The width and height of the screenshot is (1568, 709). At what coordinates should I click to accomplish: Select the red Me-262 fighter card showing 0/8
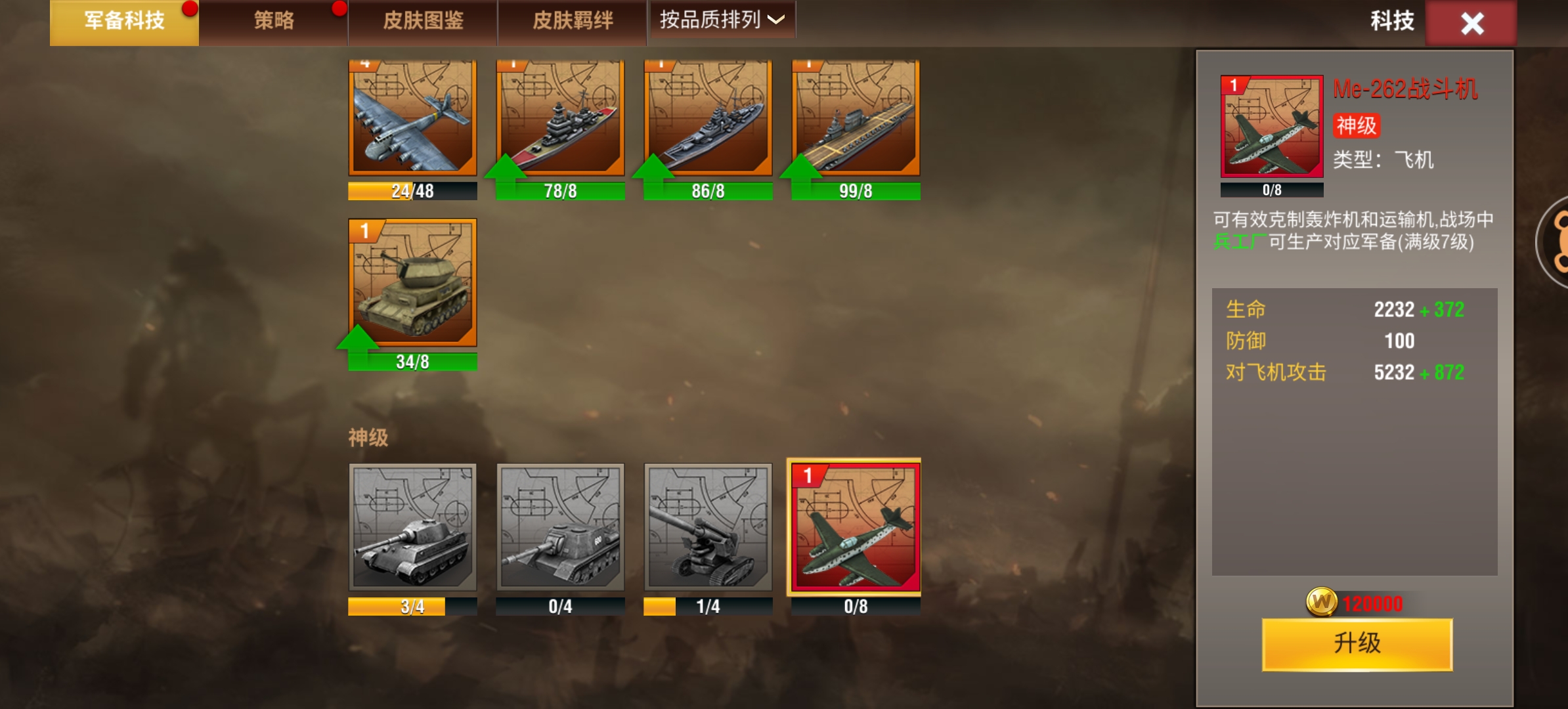pos(854,526)
